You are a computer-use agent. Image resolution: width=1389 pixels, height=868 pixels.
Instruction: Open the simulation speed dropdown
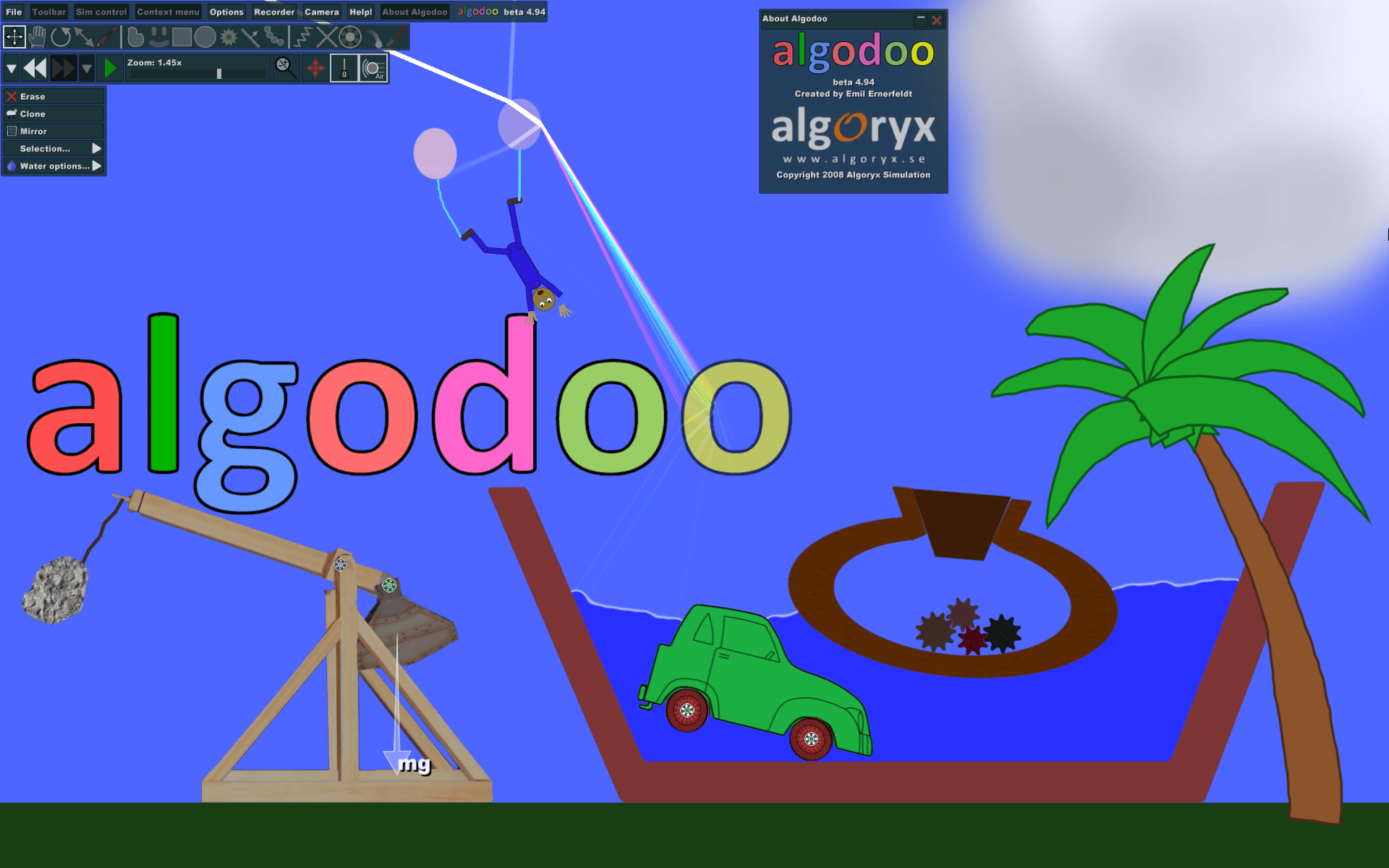point(12,67)
